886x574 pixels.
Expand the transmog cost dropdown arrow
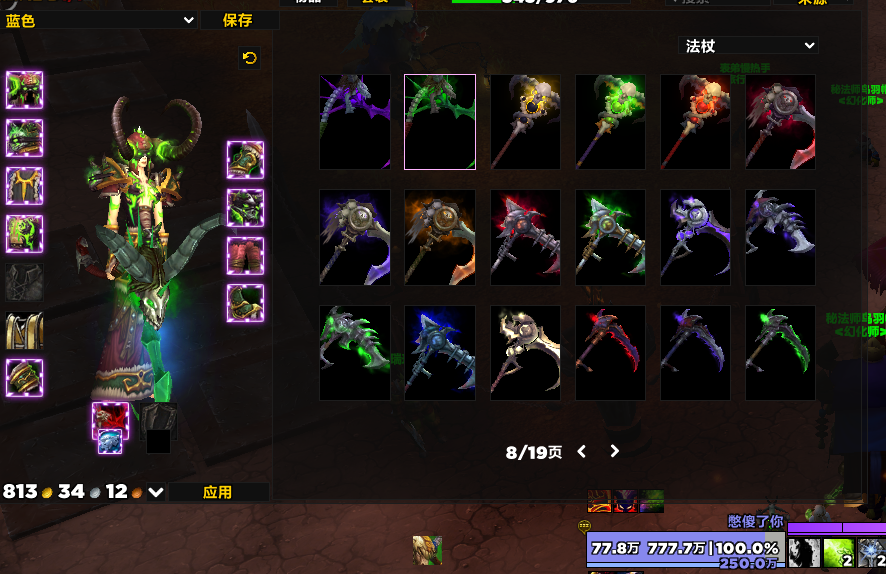[156, 492]
